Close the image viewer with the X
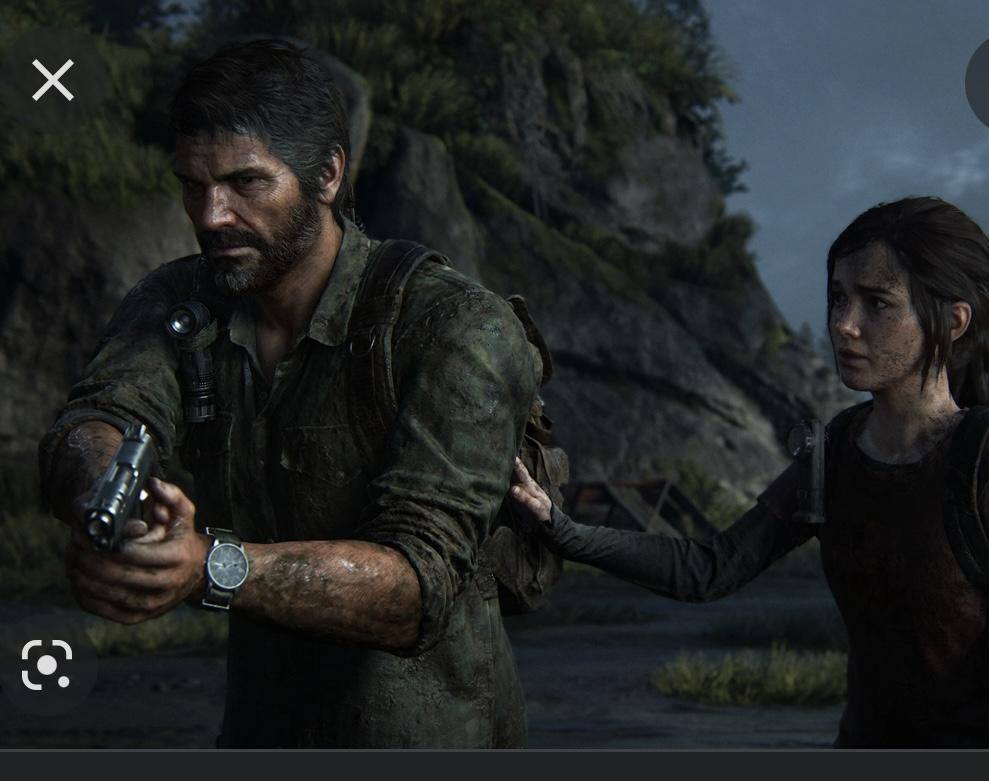The image size is (989, 781). tap(53, 80)
